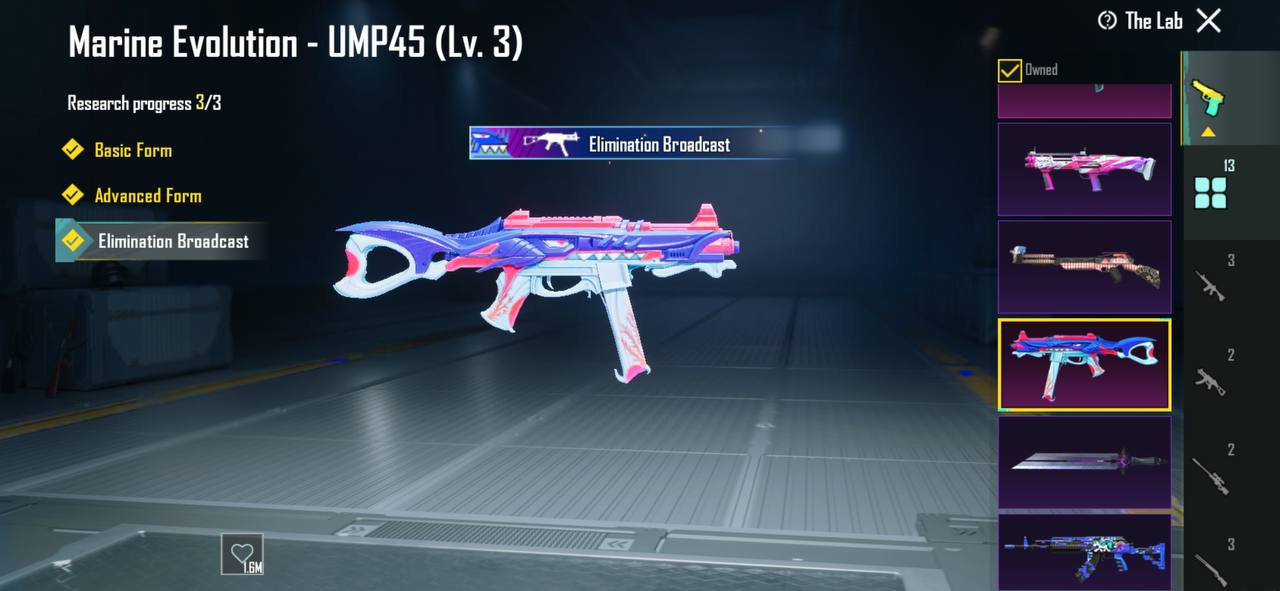This screenshot has height=591, width=1280.
Task: Close The Lab screen with the X
Action: [1209, 20]
